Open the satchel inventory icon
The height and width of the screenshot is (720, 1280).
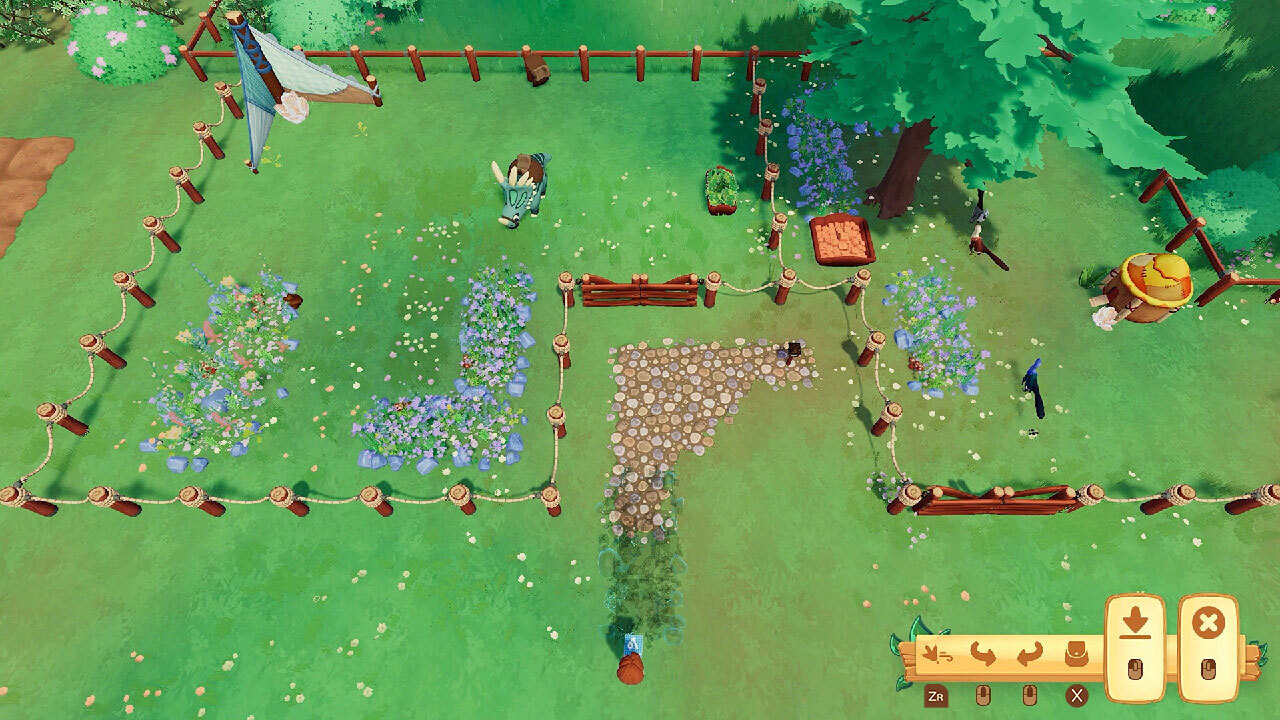click(x=1076, y=652)
